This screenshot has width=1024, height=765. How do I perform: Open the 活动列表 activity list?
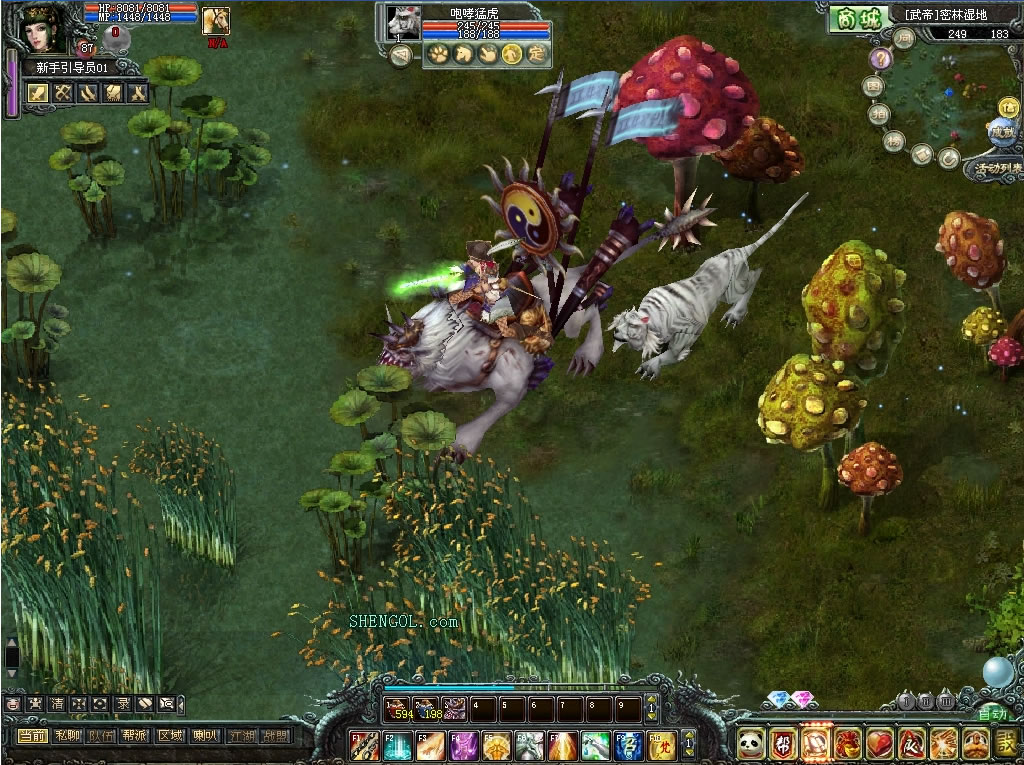[x=996, y=168]
